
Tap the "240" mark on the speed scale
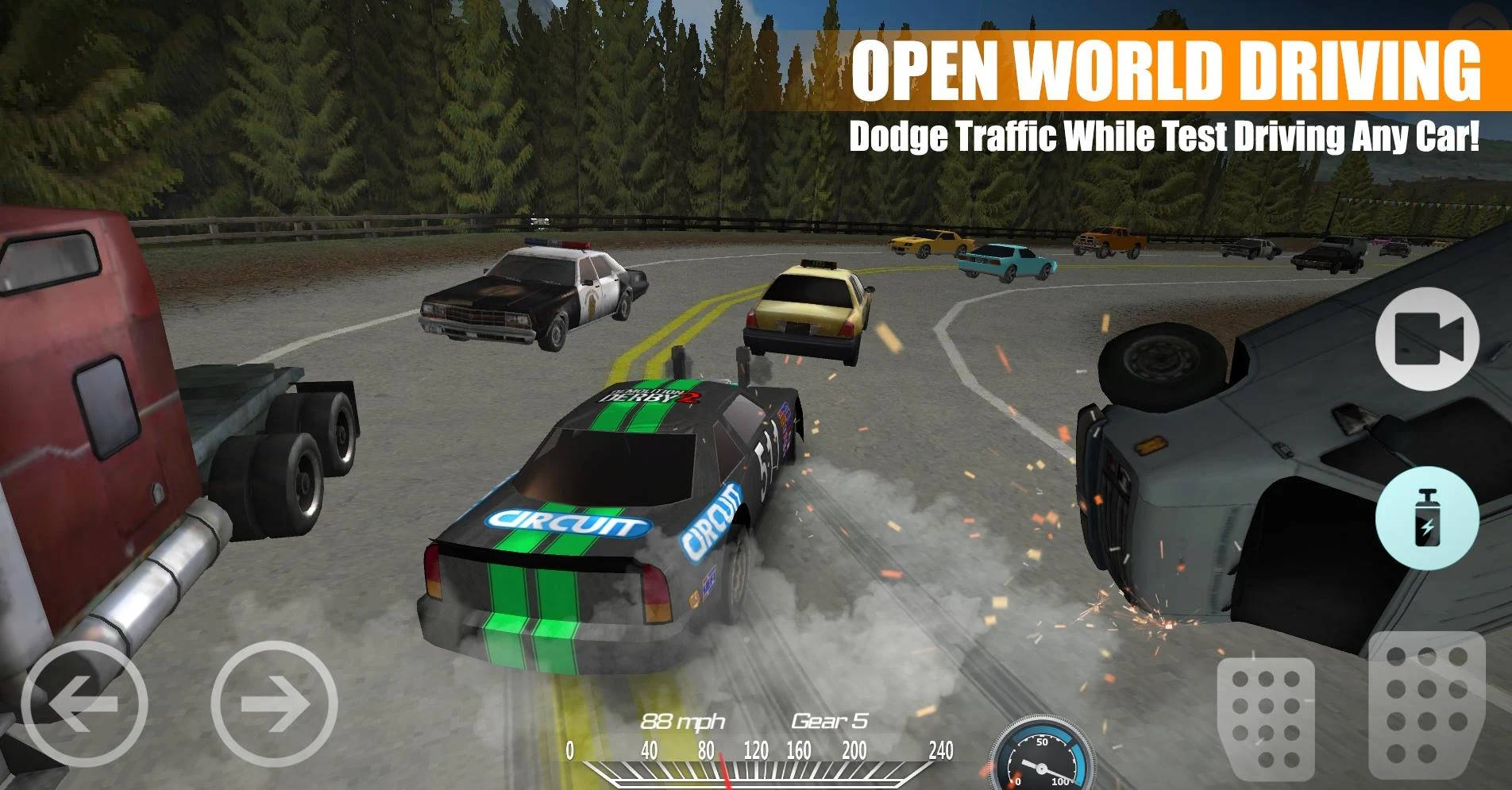point(942,749)
